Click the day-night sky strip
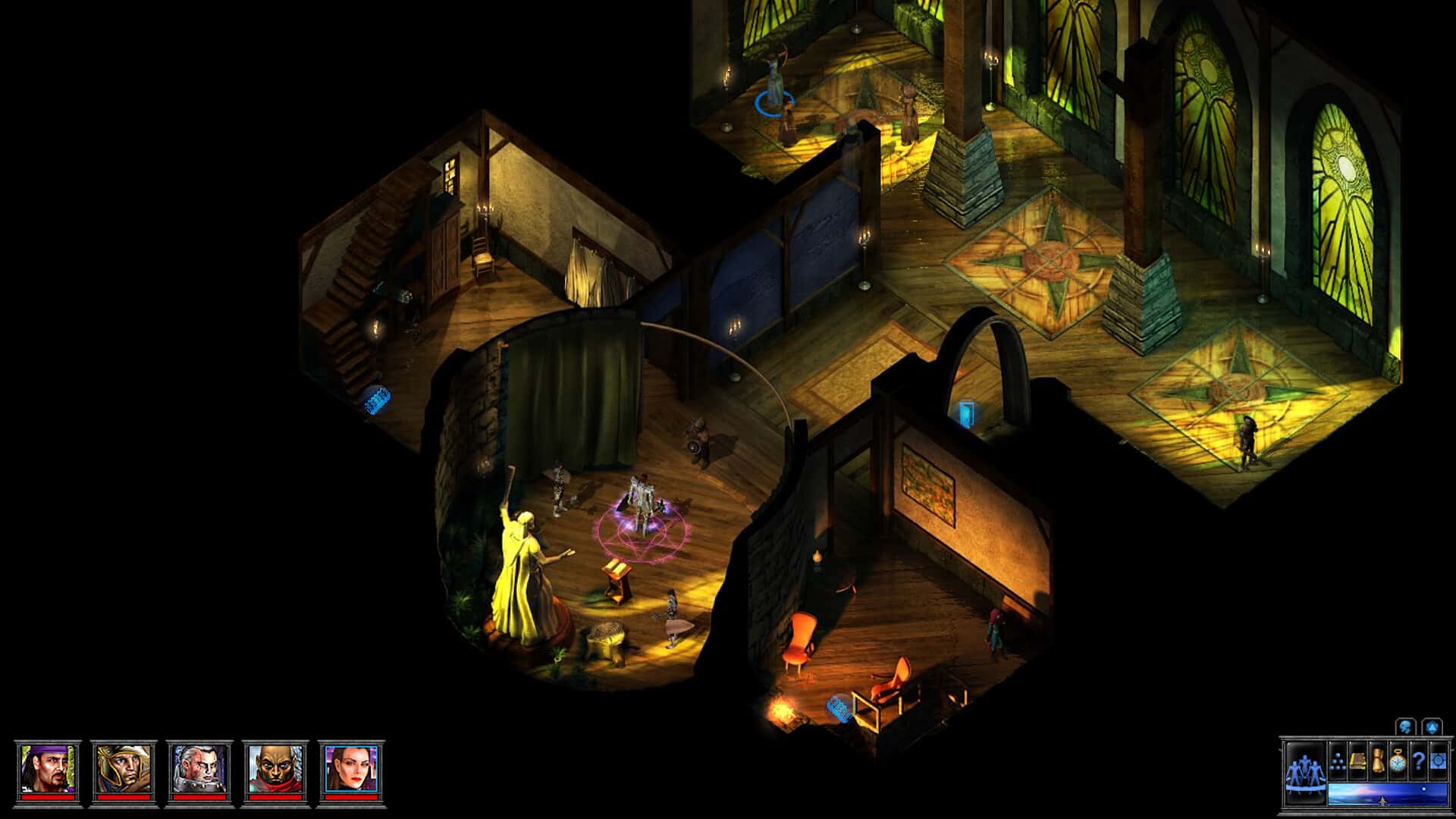 pos(1387,794)
